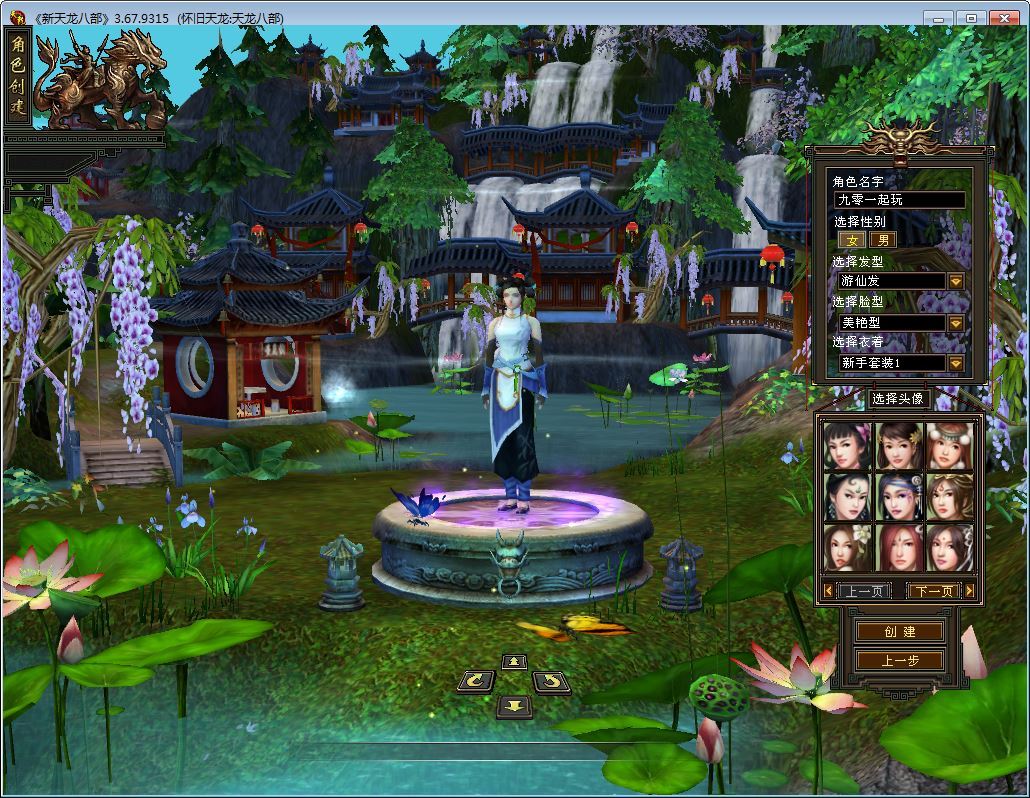
Task: Click the up arrow camera button
Action: tap(514, 661)
